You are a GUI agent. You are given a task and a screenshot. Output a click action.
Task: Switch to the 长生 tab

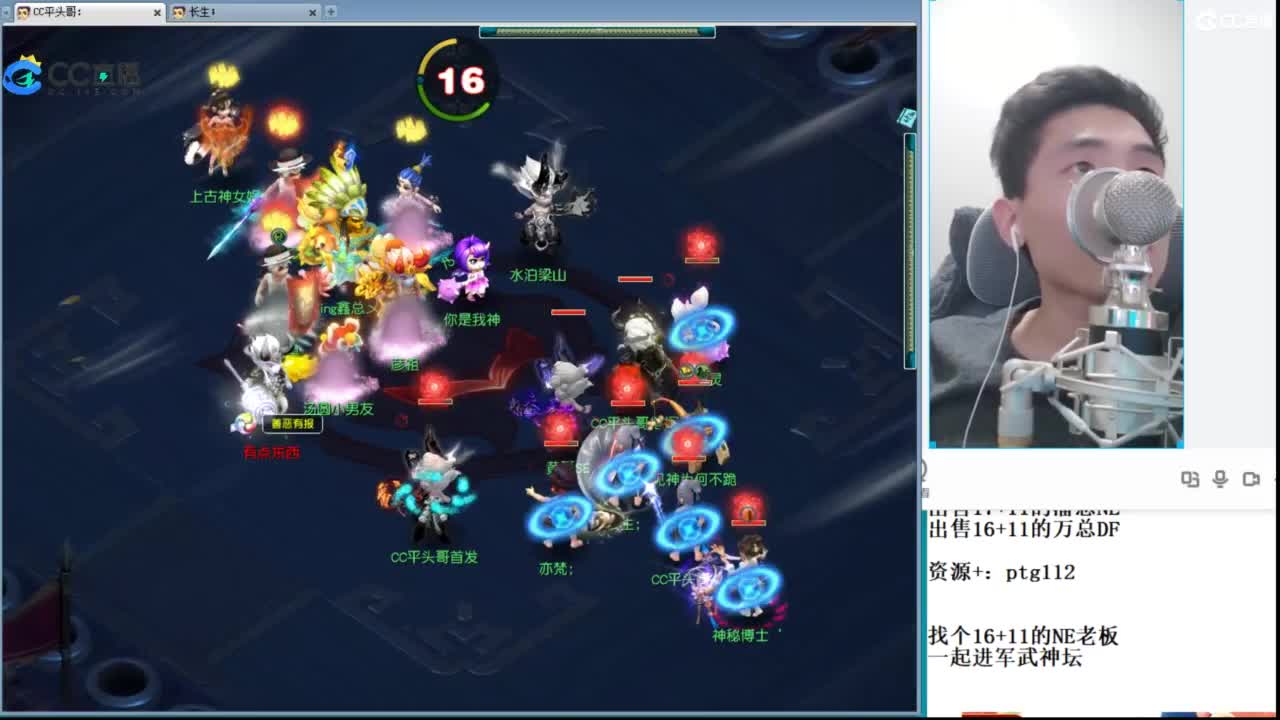point(230,13)
